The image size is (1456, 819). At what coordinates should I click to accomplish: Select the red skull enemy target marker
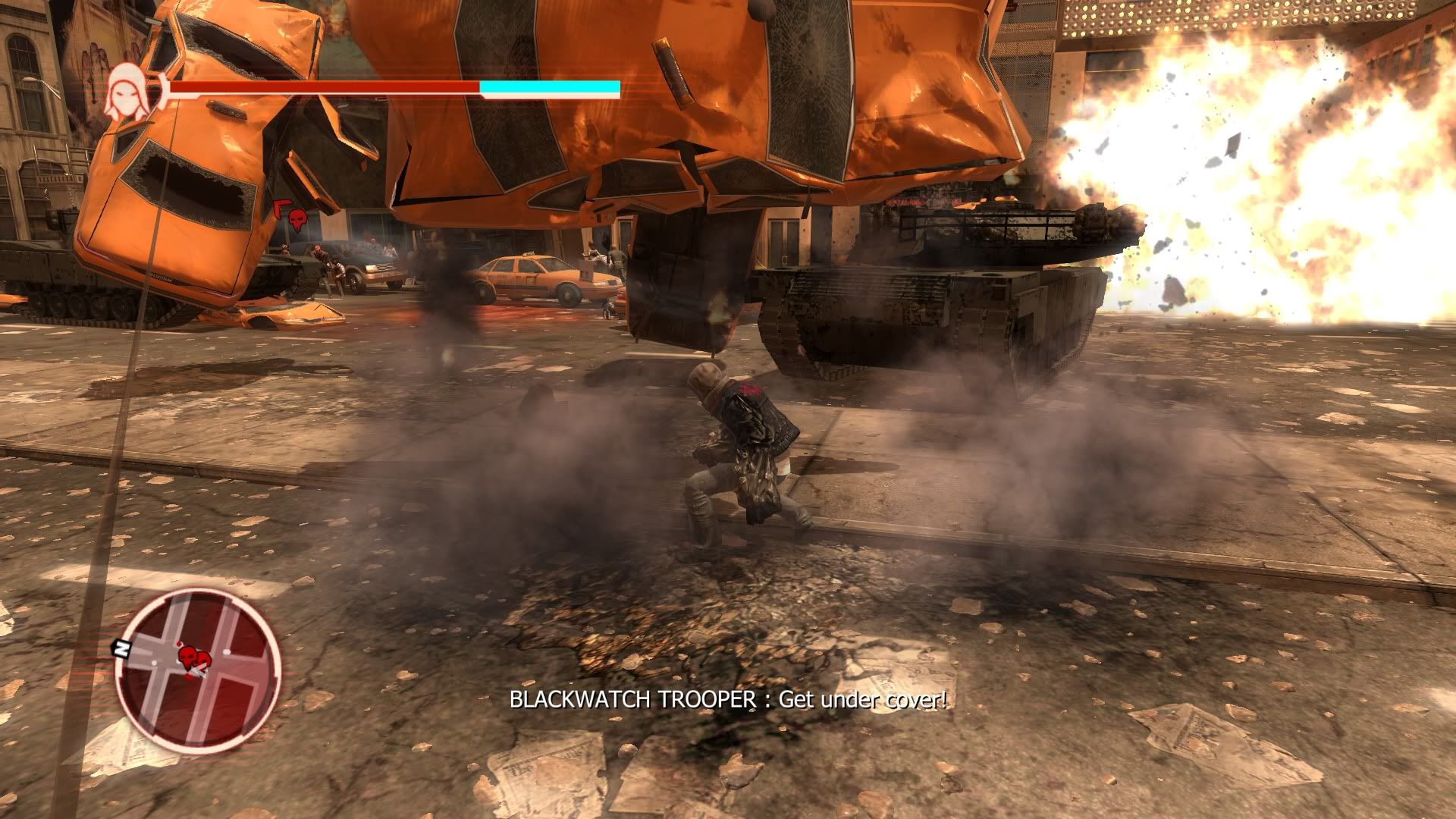[x=297, y=220]
